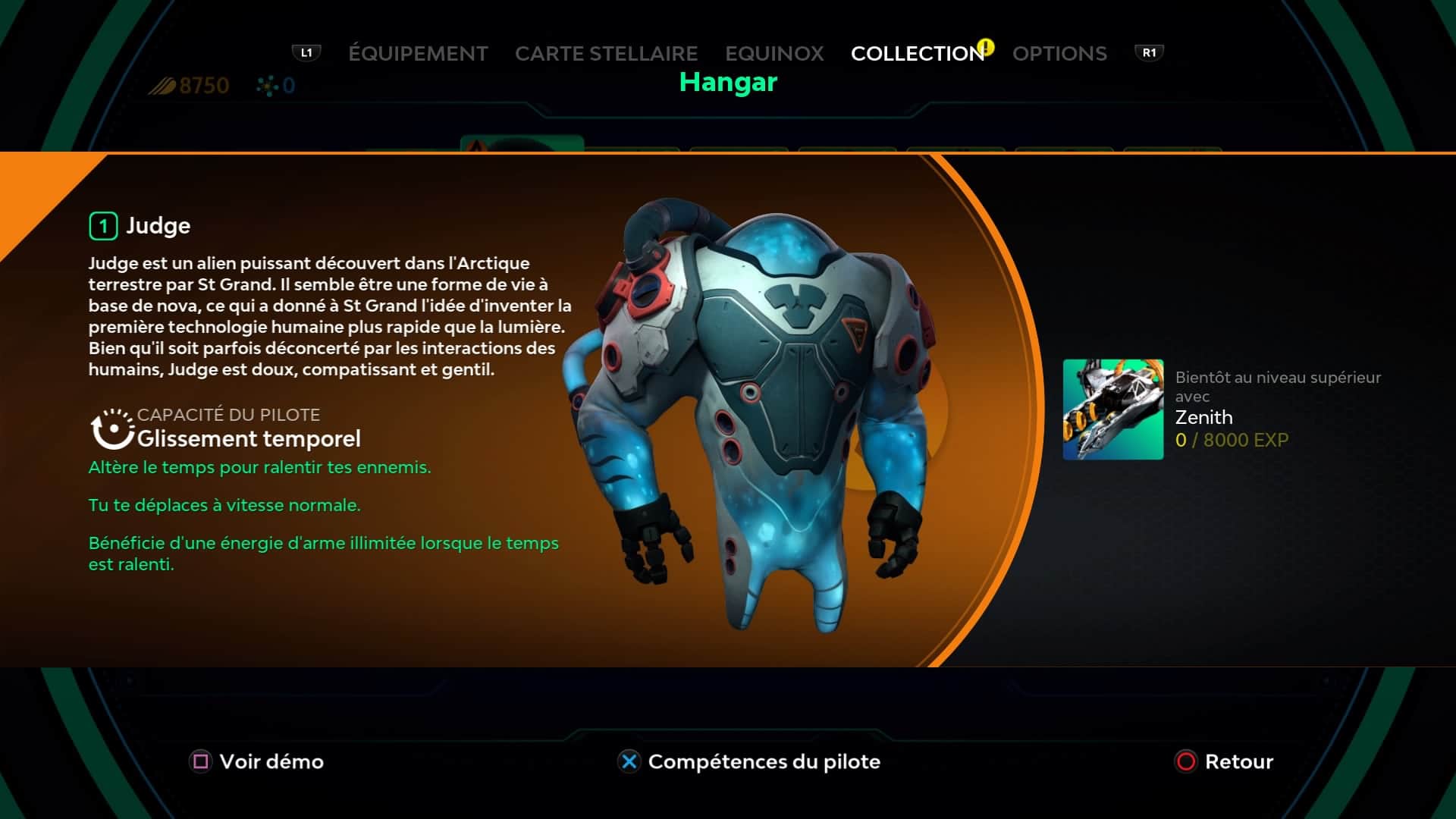Click the Zenith starship thumbnail

pos(1112,409)
